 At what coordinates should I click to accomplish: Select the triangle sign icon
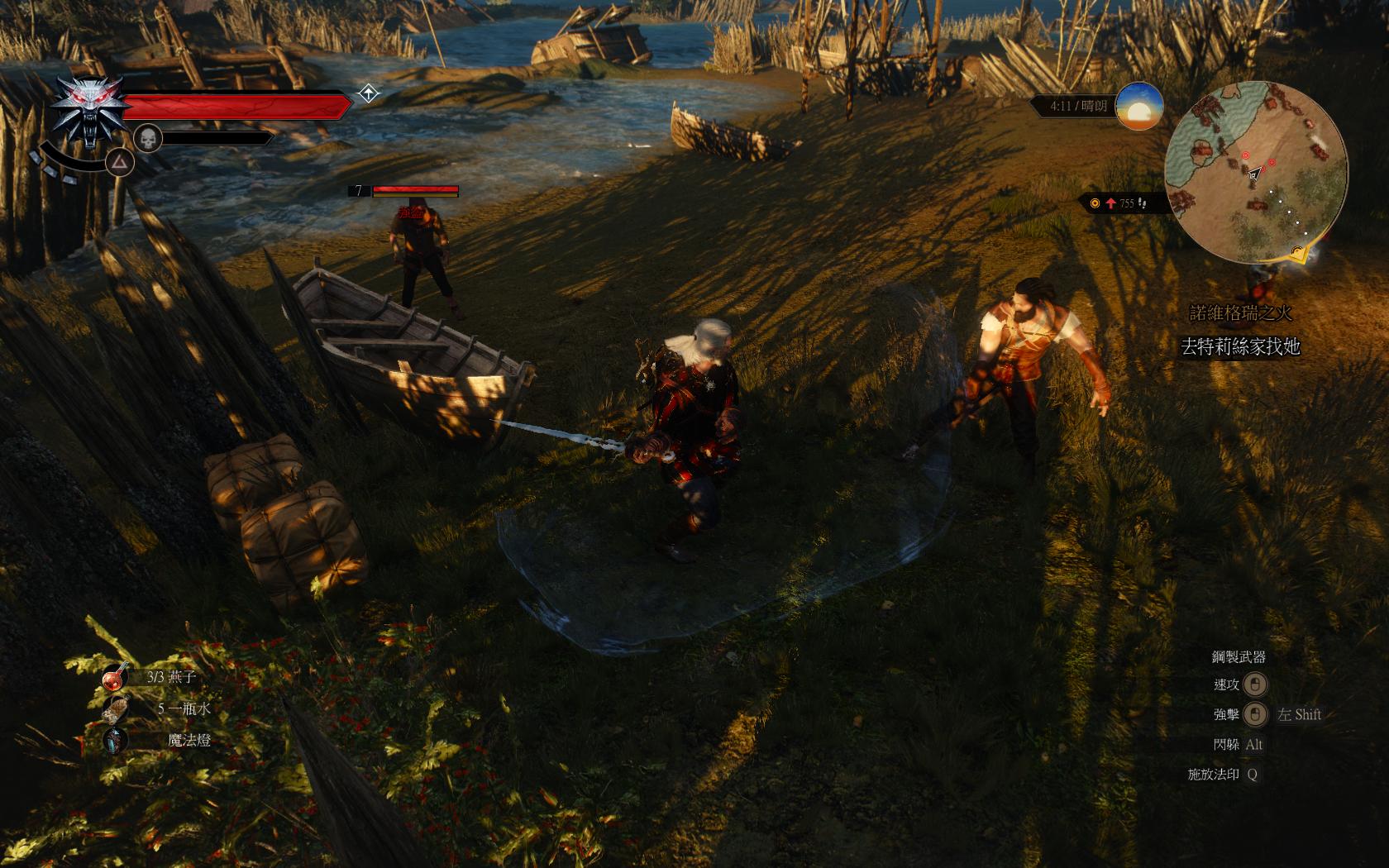tap(121, 162)
